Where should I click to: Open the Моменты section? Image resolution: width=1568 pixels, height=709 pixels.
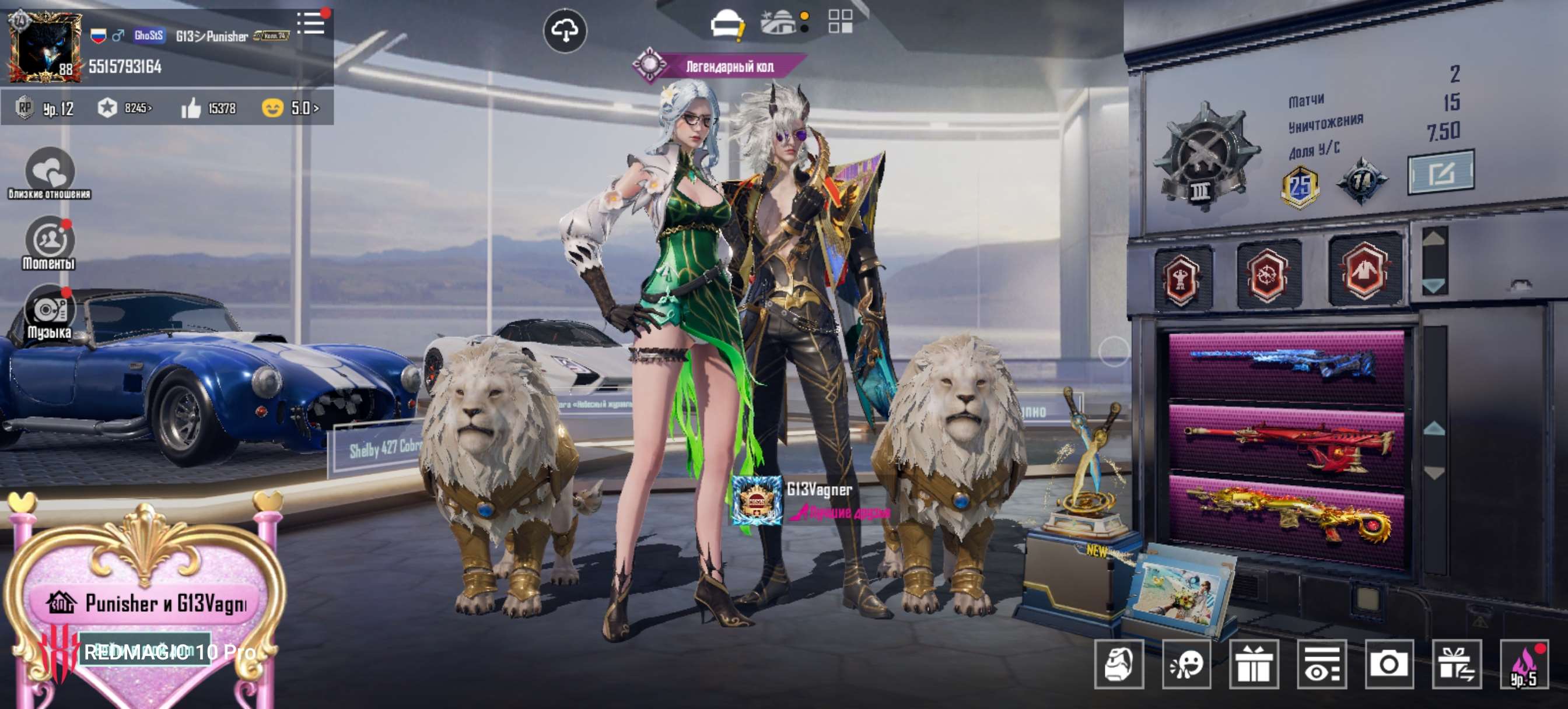[50, 242]
